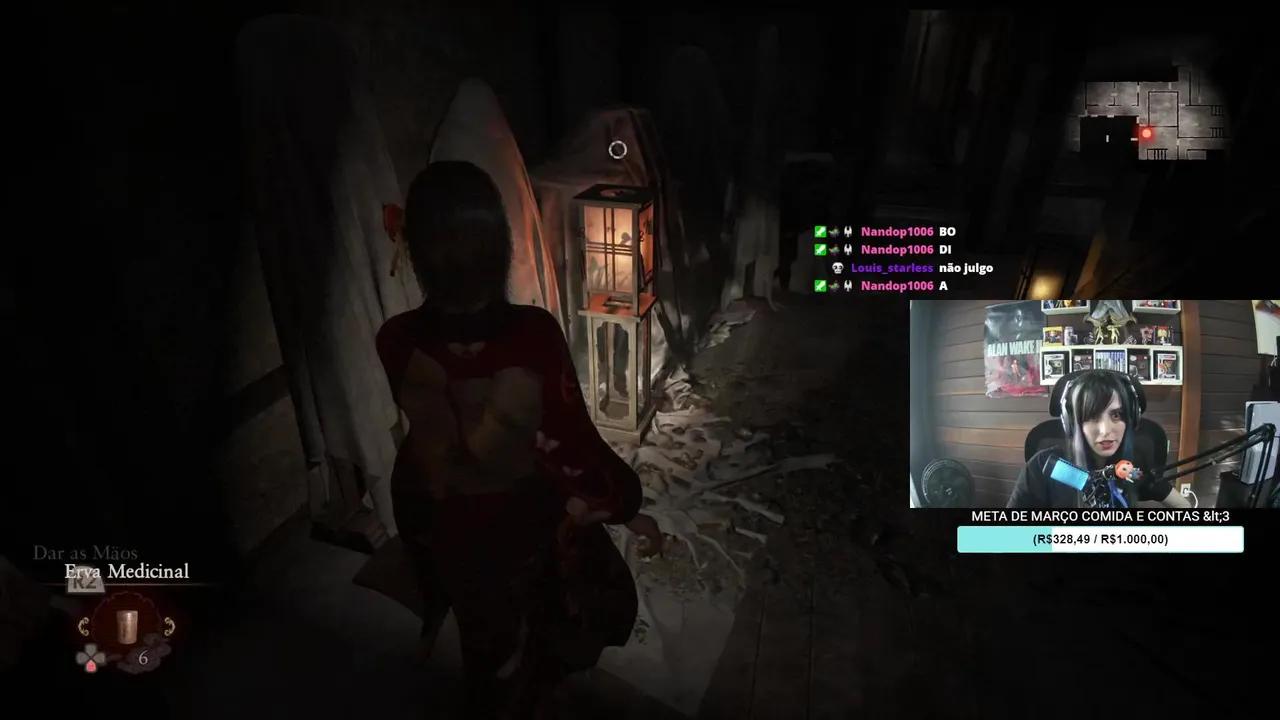Open Louis_starless's chat user card
This screenshot has height=720, width=1280.
(x=891, y=267)
